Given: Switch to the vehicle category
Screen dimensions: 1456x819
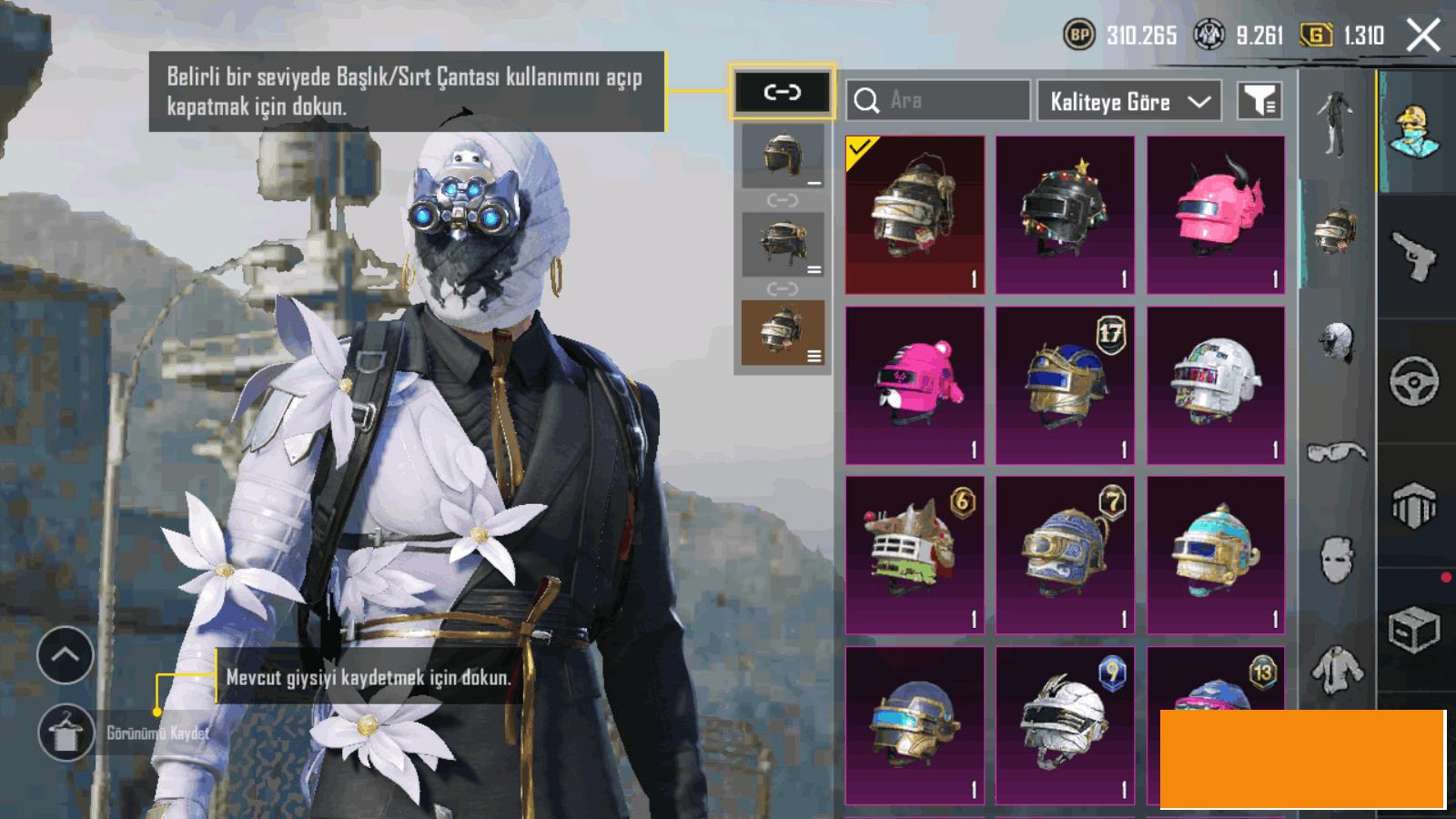Looking at the screenshot, I should pyautogui.click(x=1414, y=380).
